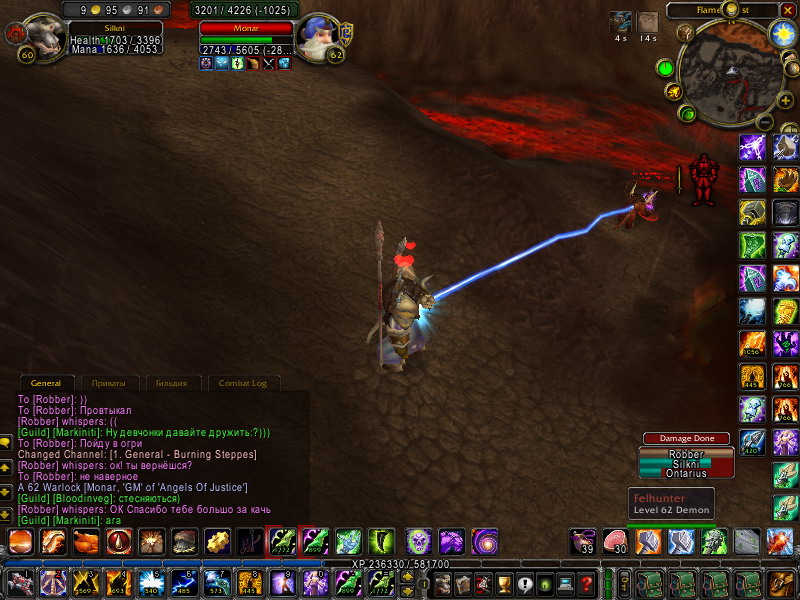Use the purple skull ability icon

419,542
